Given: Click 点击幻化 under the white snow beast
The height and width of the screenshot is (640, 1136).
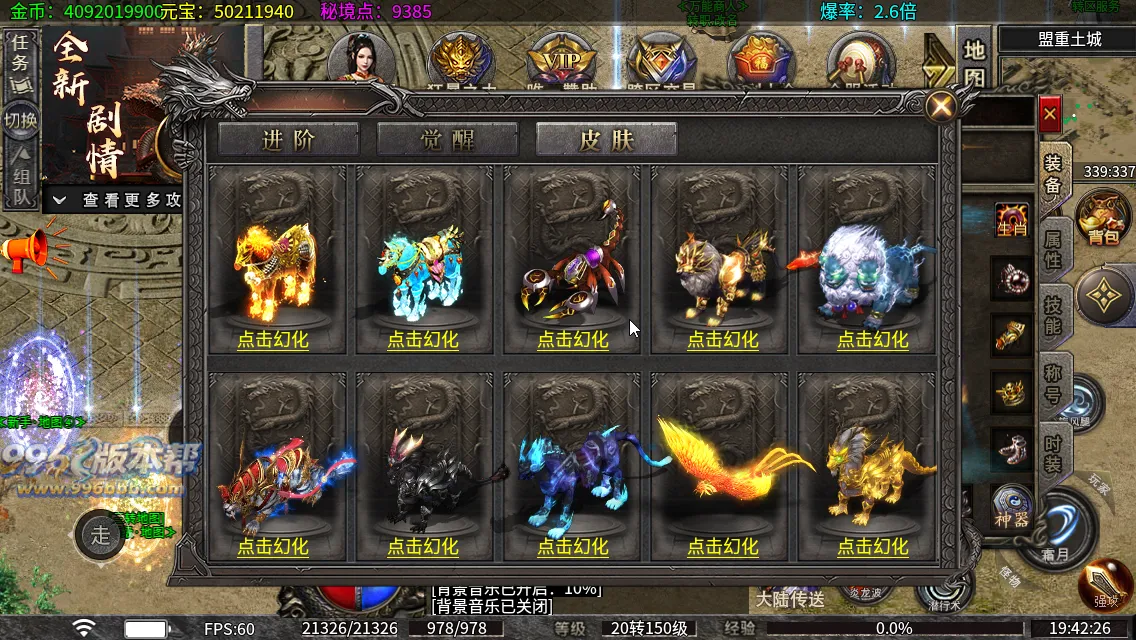Looking at the screenshot, I should tap(873, 339).
